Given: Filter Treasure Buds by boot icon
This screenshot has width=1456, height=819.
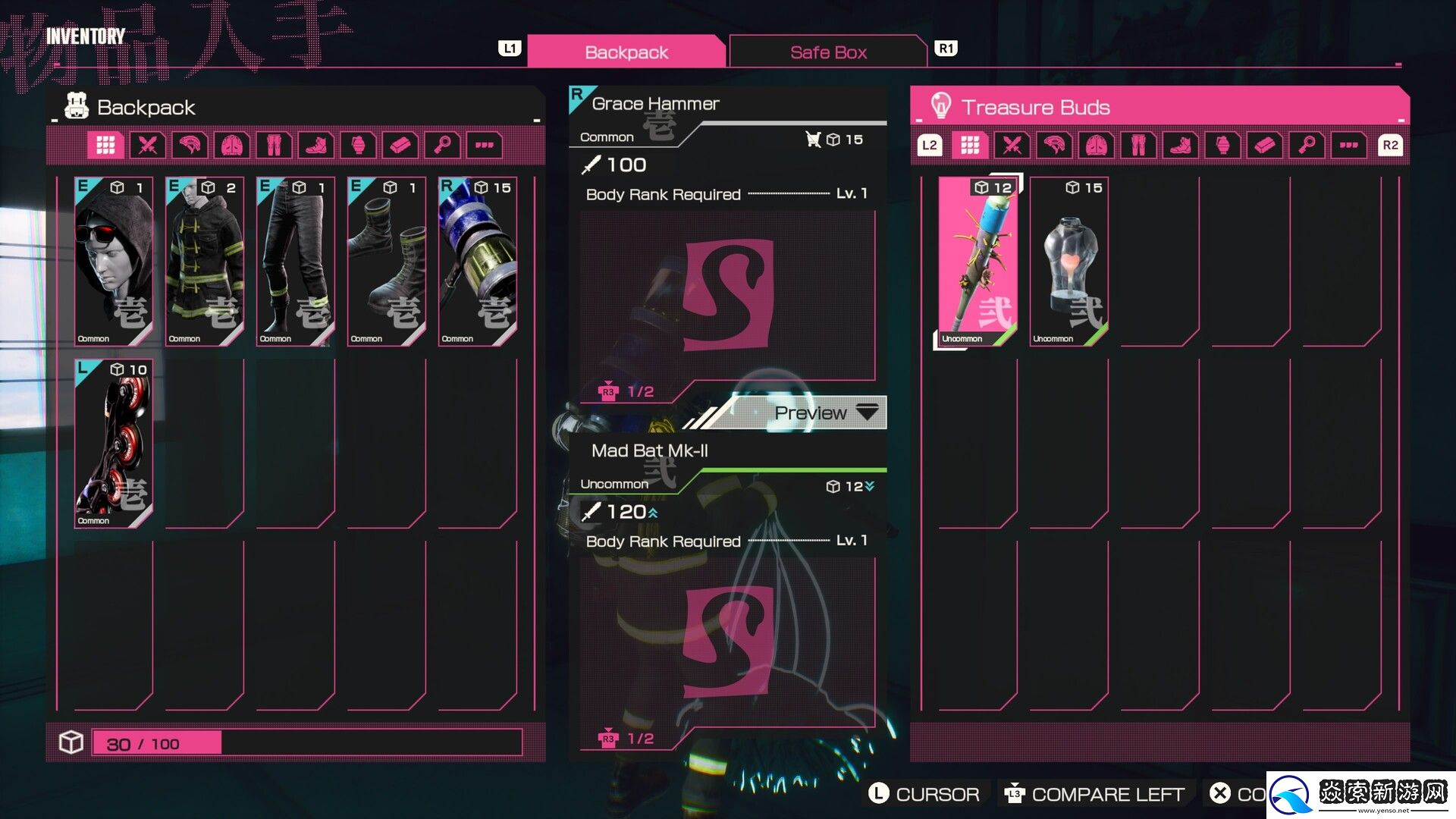Looking at the screenshot, I should 1180,145.
